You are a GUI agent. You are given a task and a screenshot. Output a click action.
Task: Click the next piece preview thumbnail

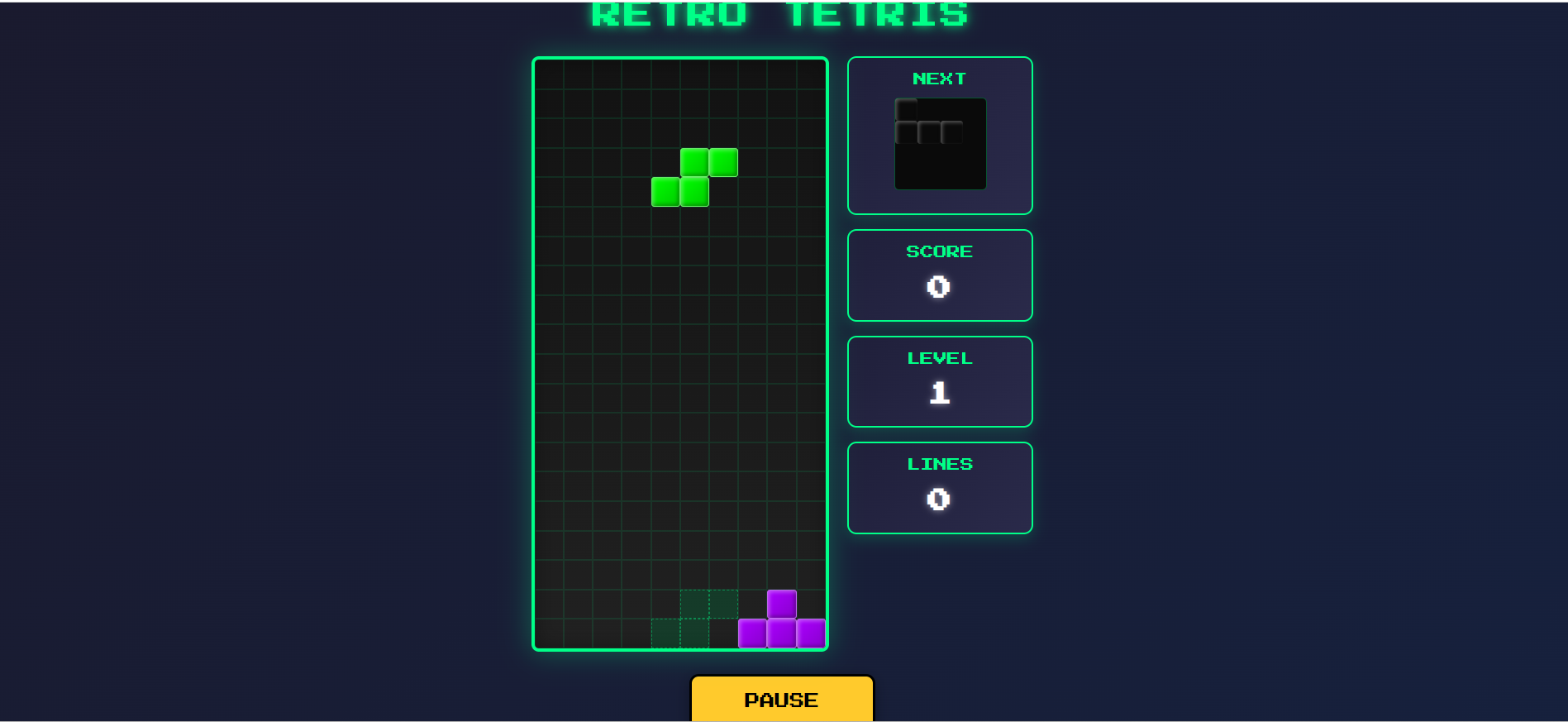point(939,144)
